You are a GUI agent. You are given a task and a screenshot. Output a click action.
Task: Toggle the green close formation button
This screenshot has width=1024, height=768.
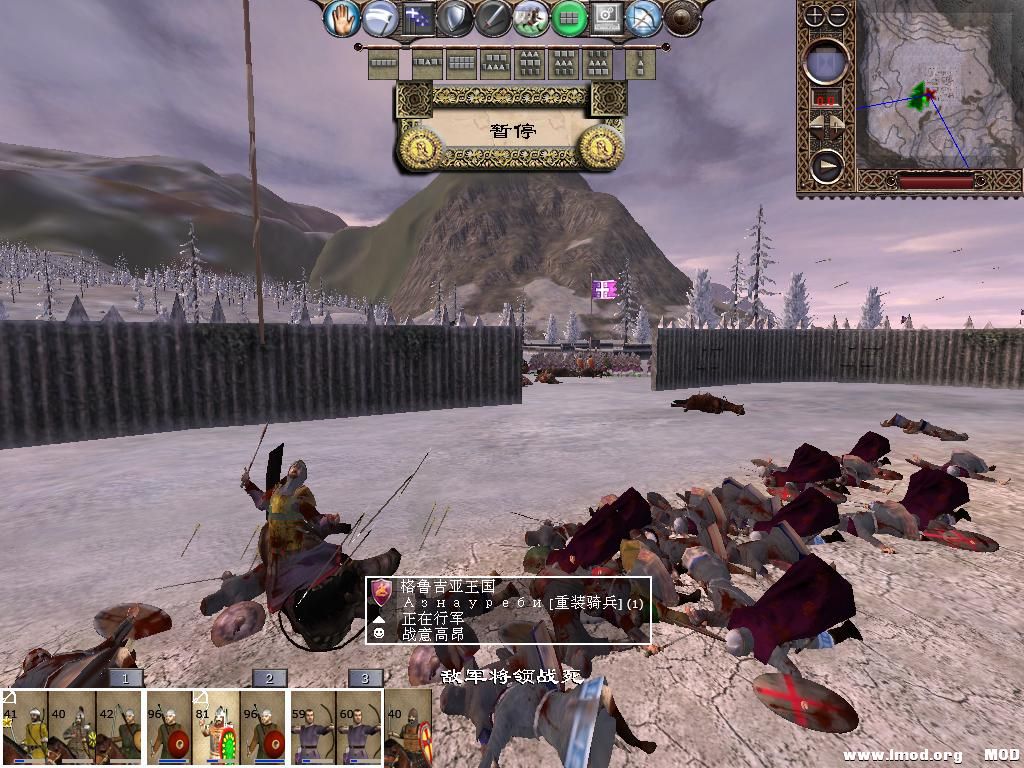[x=569, y=18]
